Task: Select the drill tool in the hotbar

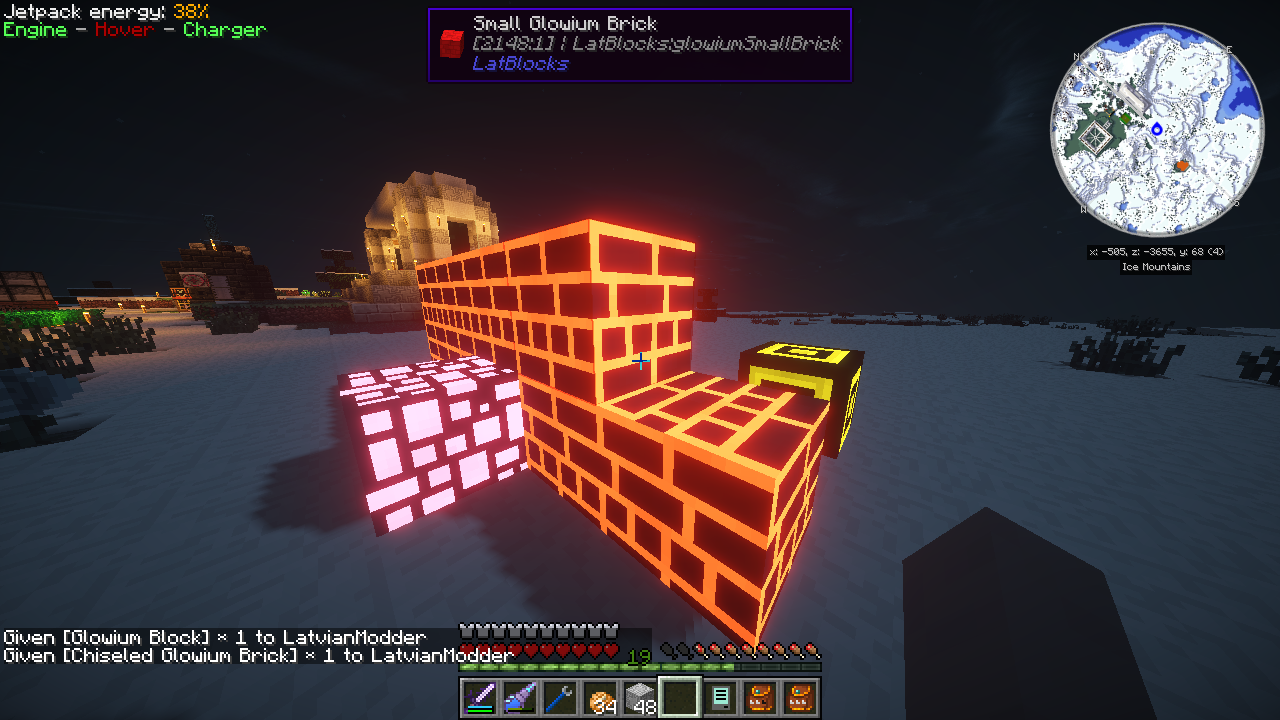Action: 520,698
